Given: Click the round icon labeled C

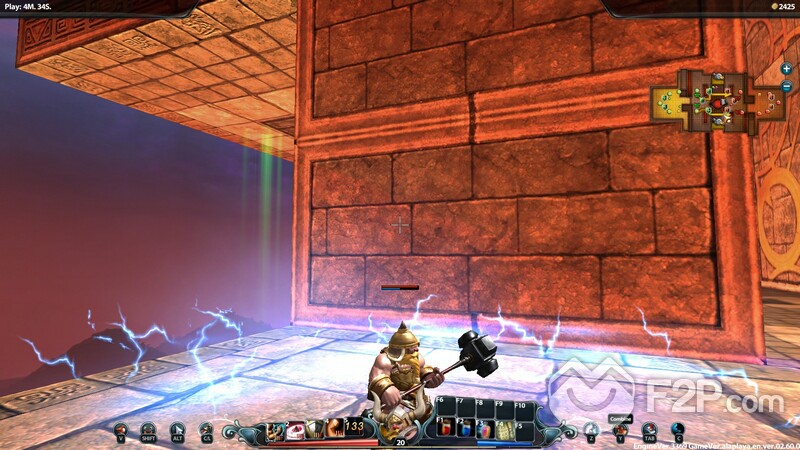Looking at the screenshot, I should coord(678,430).
